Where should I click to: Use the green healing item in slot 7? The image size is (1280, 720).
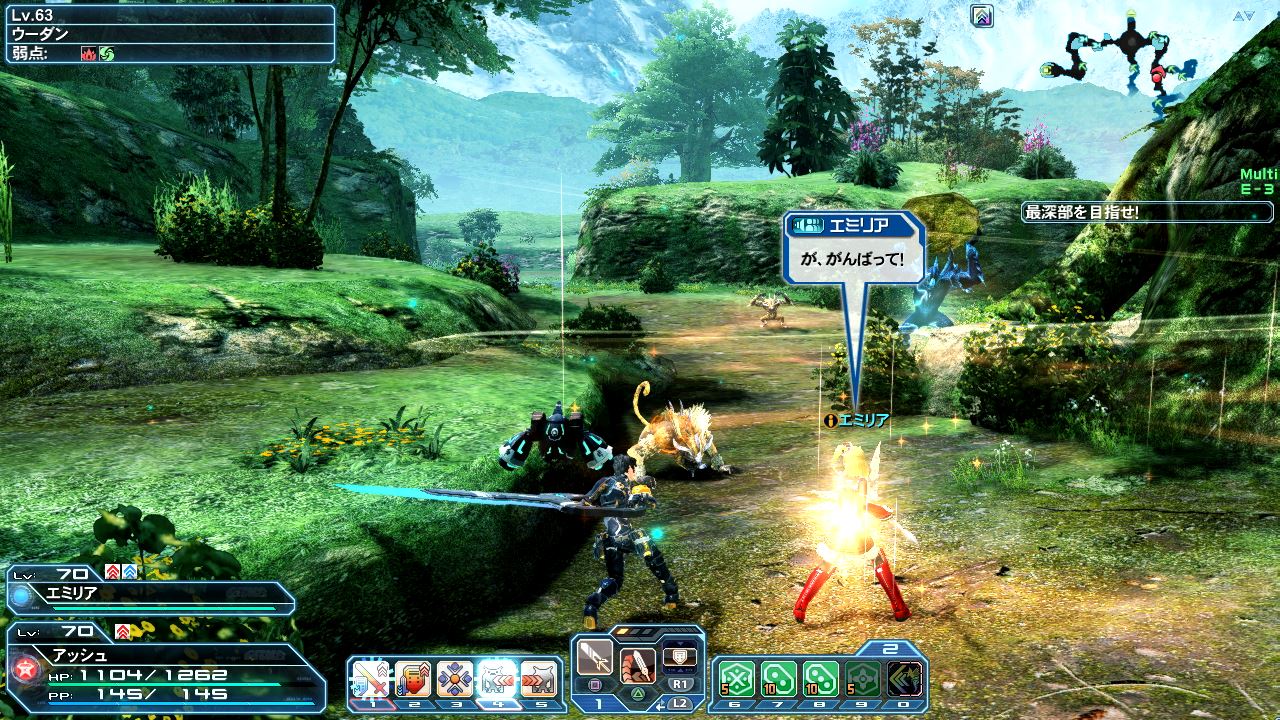779,679
